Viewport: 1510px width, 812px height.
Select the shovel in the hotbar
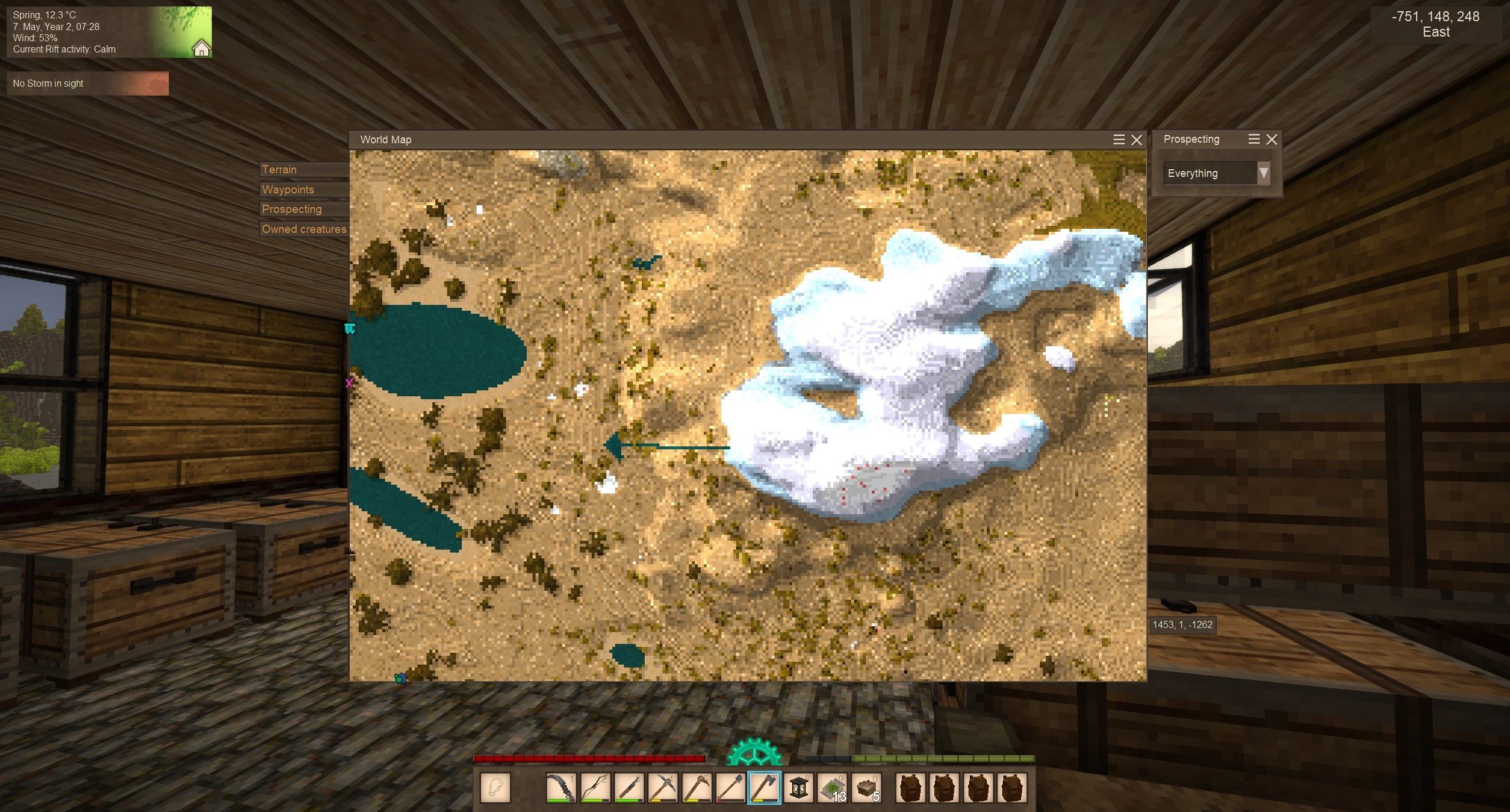pyautogui.click(x=730, y=788)
